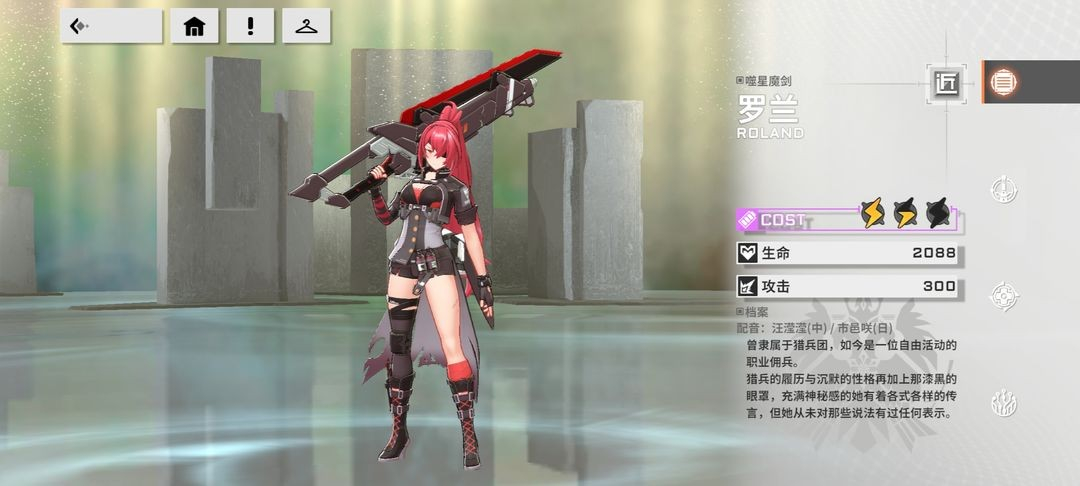Return to the home screen

coord(194,26)
